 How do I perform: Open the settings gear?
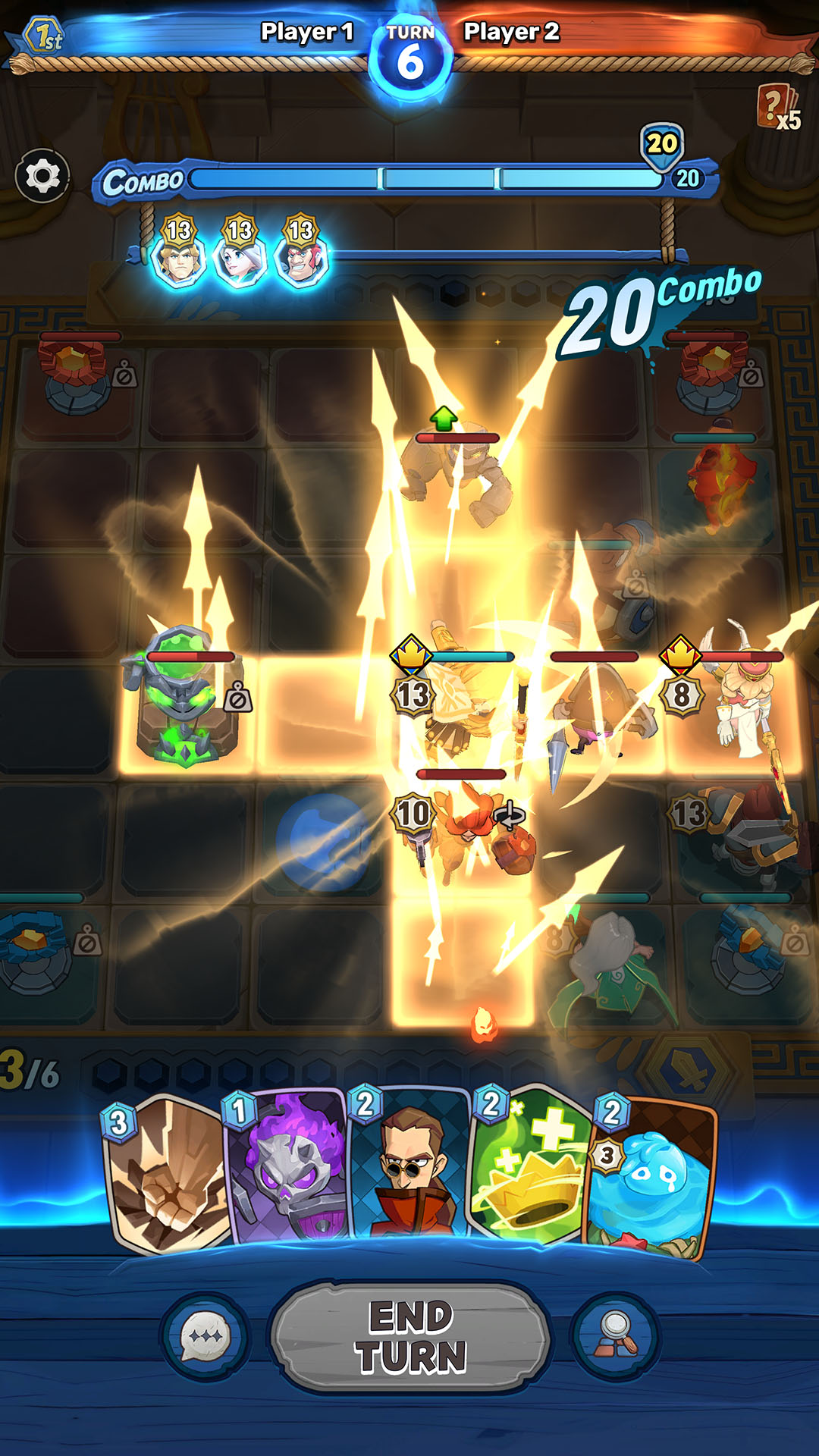coord(43,176)
